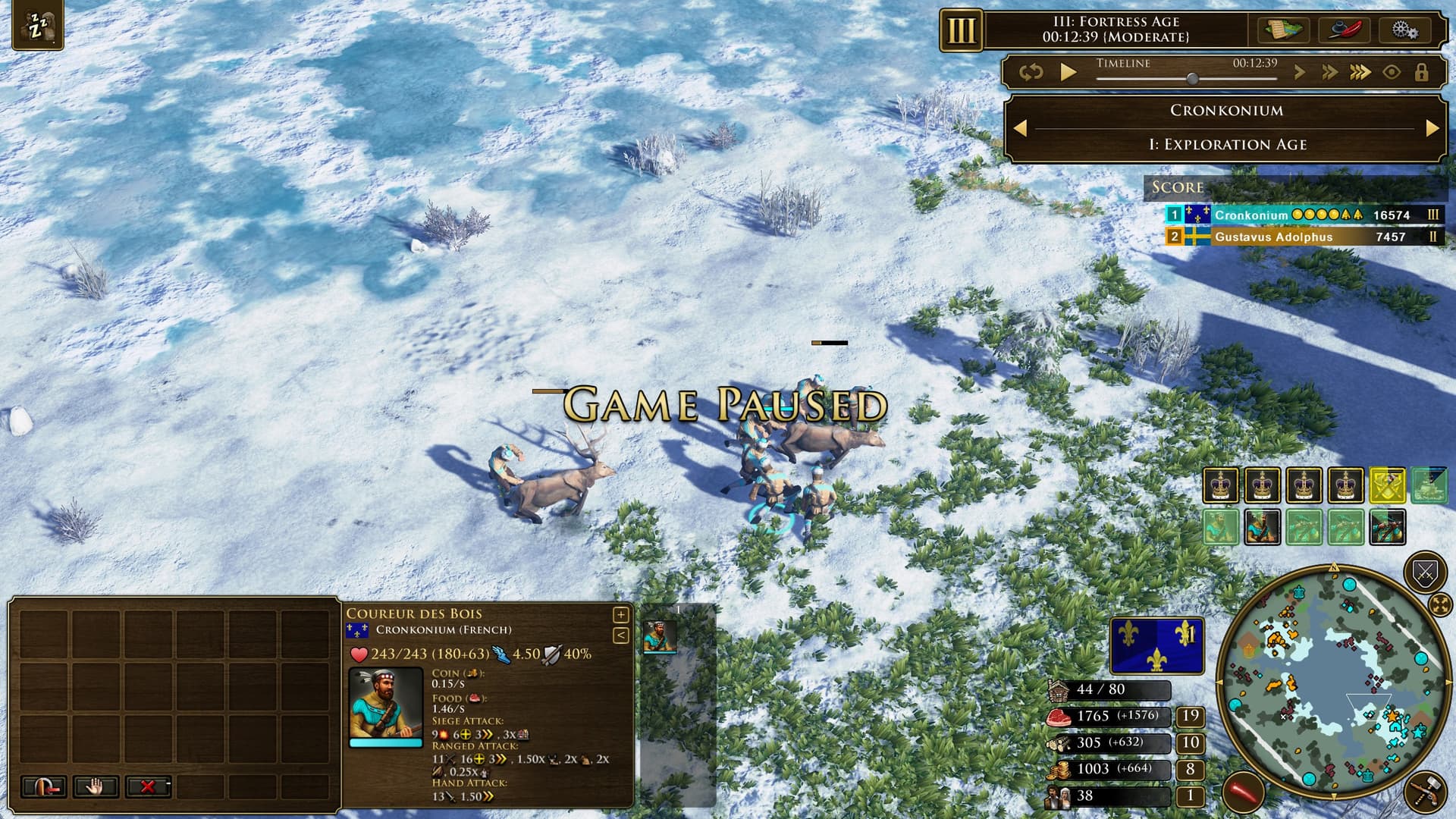The image size is (1456, 819).
Task: Open the French home city flag
Action: (x=1156, y=646)
